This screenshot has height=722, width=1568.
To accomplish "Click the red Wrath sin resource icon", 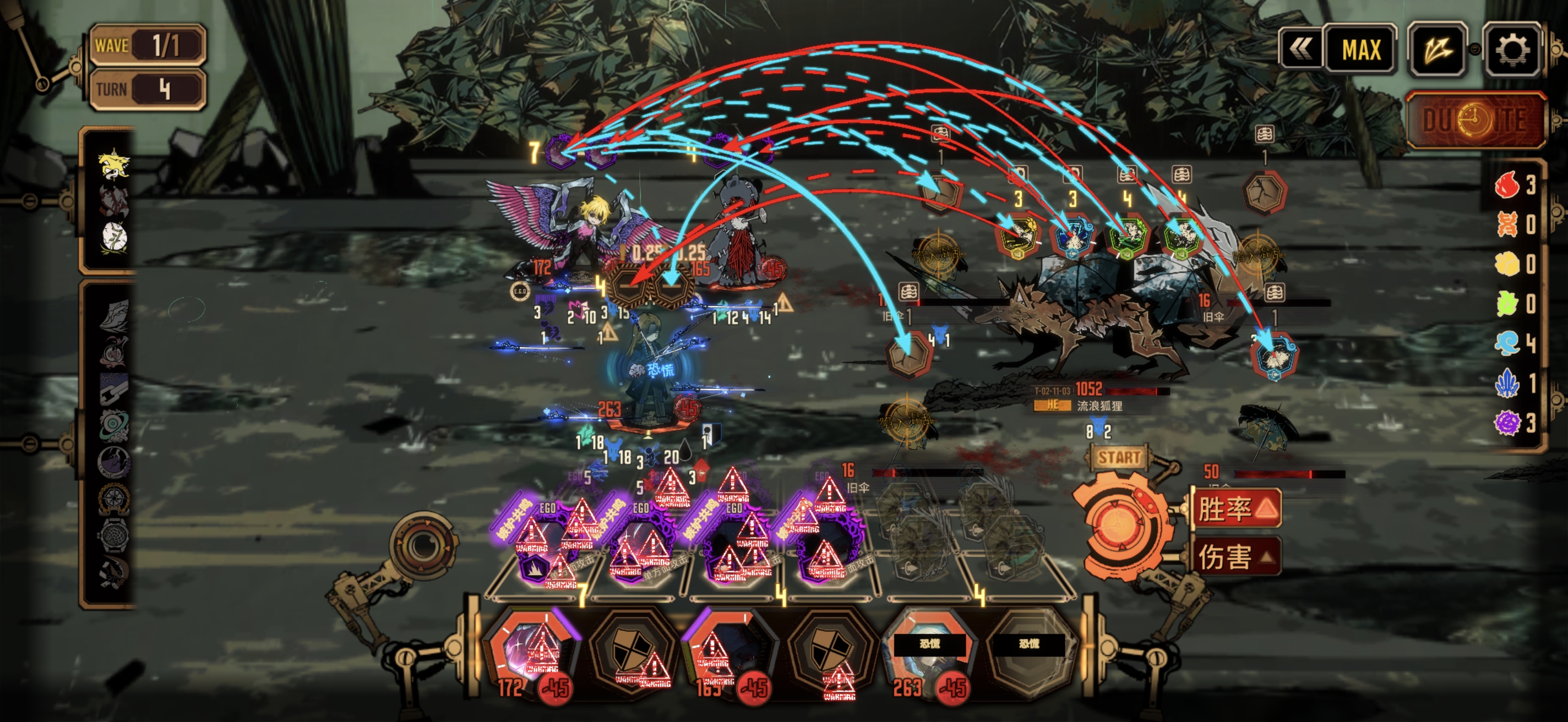I will (1507, 185).
